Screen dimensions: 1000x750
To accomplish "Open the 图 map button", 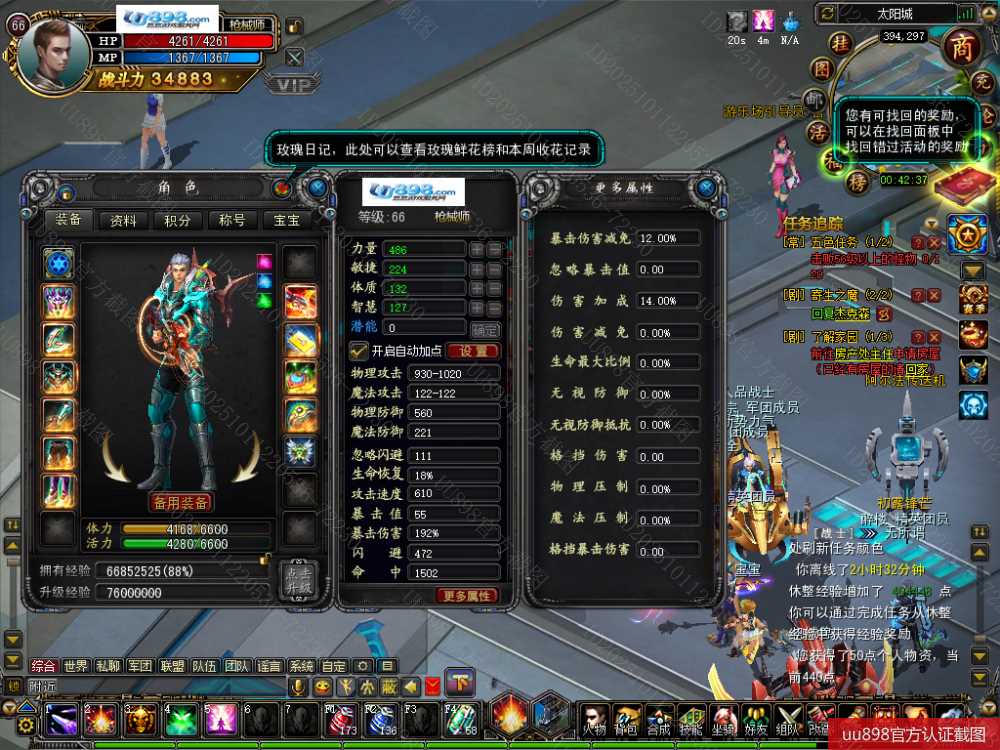I will (x=822, y=69).
